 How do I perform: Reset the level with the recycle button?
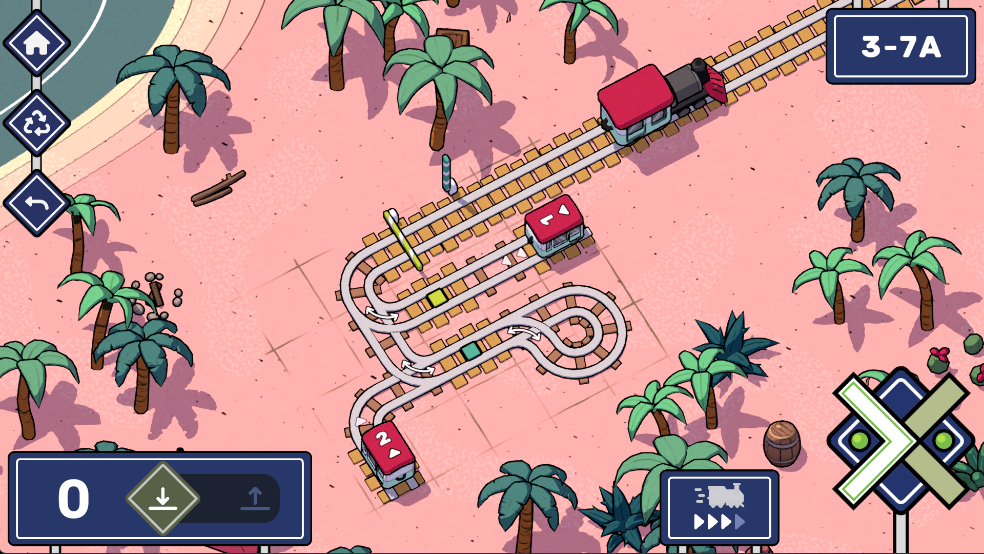coord(37,123)
